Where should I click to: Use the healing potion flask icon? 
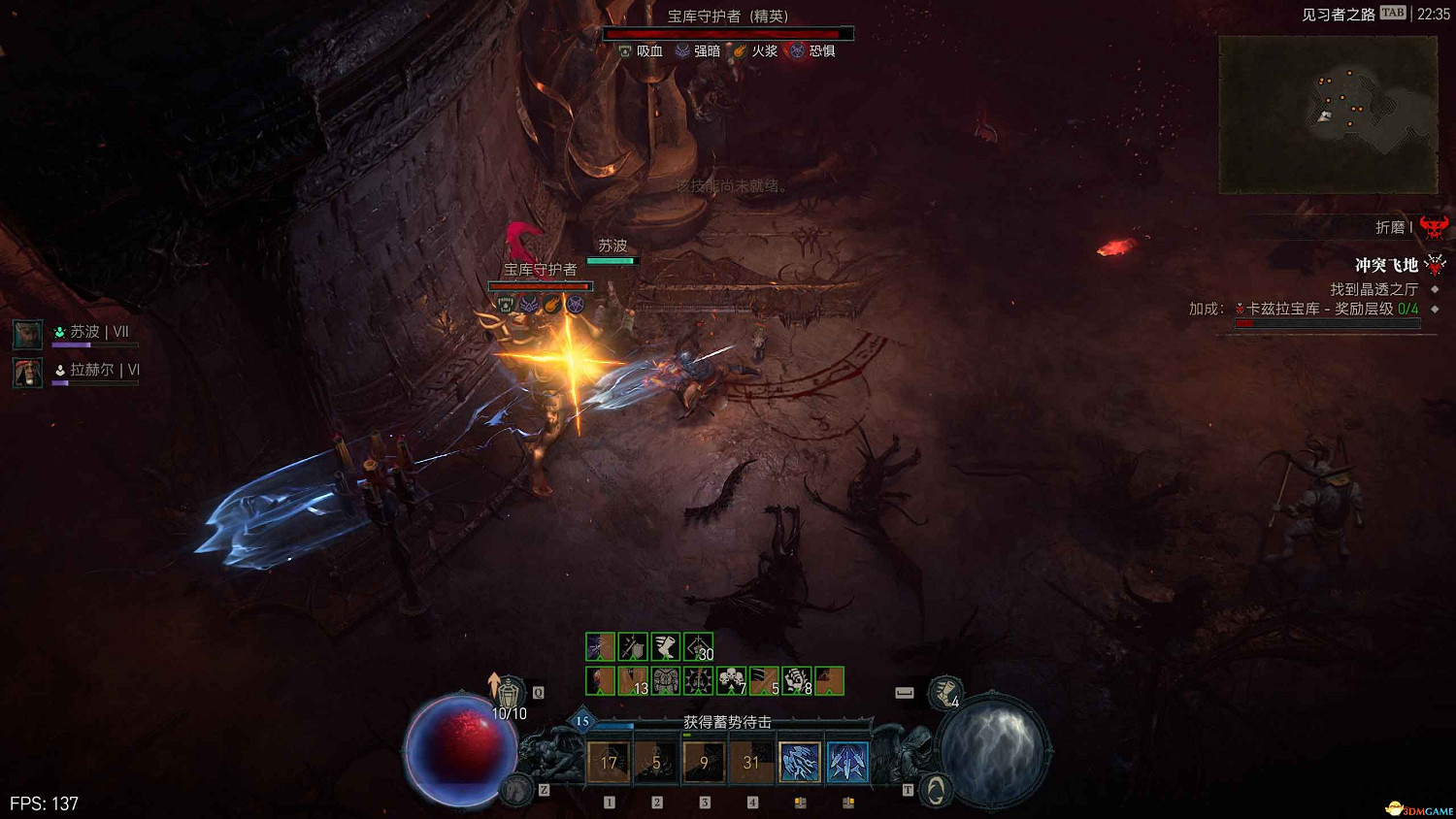click(509, 692)
